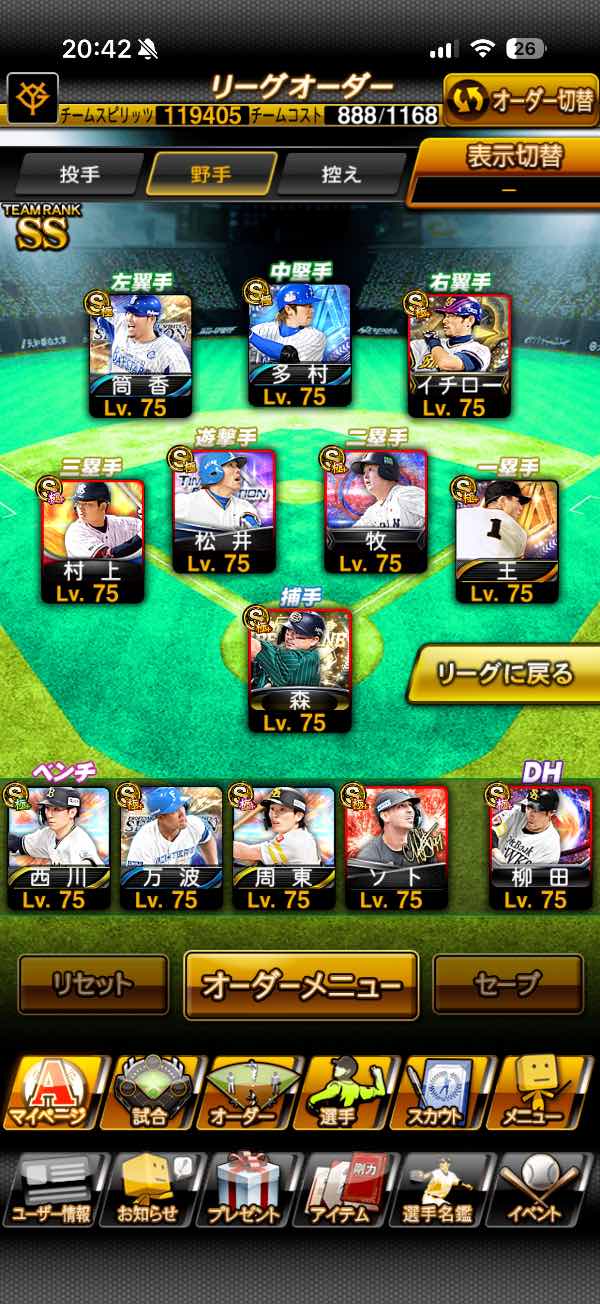600x1304 pixels.
Task: Save the lineup with セーブ
Action: (x=507, y=985)
